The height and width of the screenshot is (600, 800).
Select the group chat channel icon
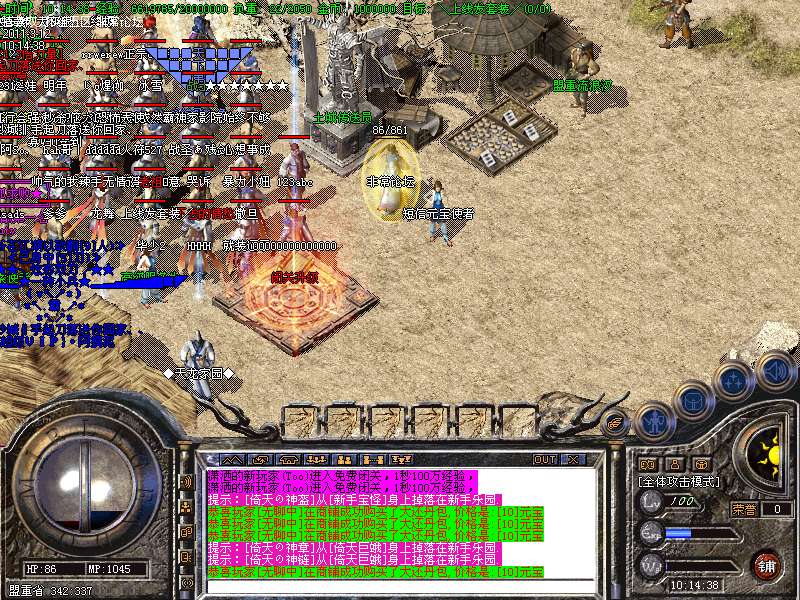tap(185, 507)
